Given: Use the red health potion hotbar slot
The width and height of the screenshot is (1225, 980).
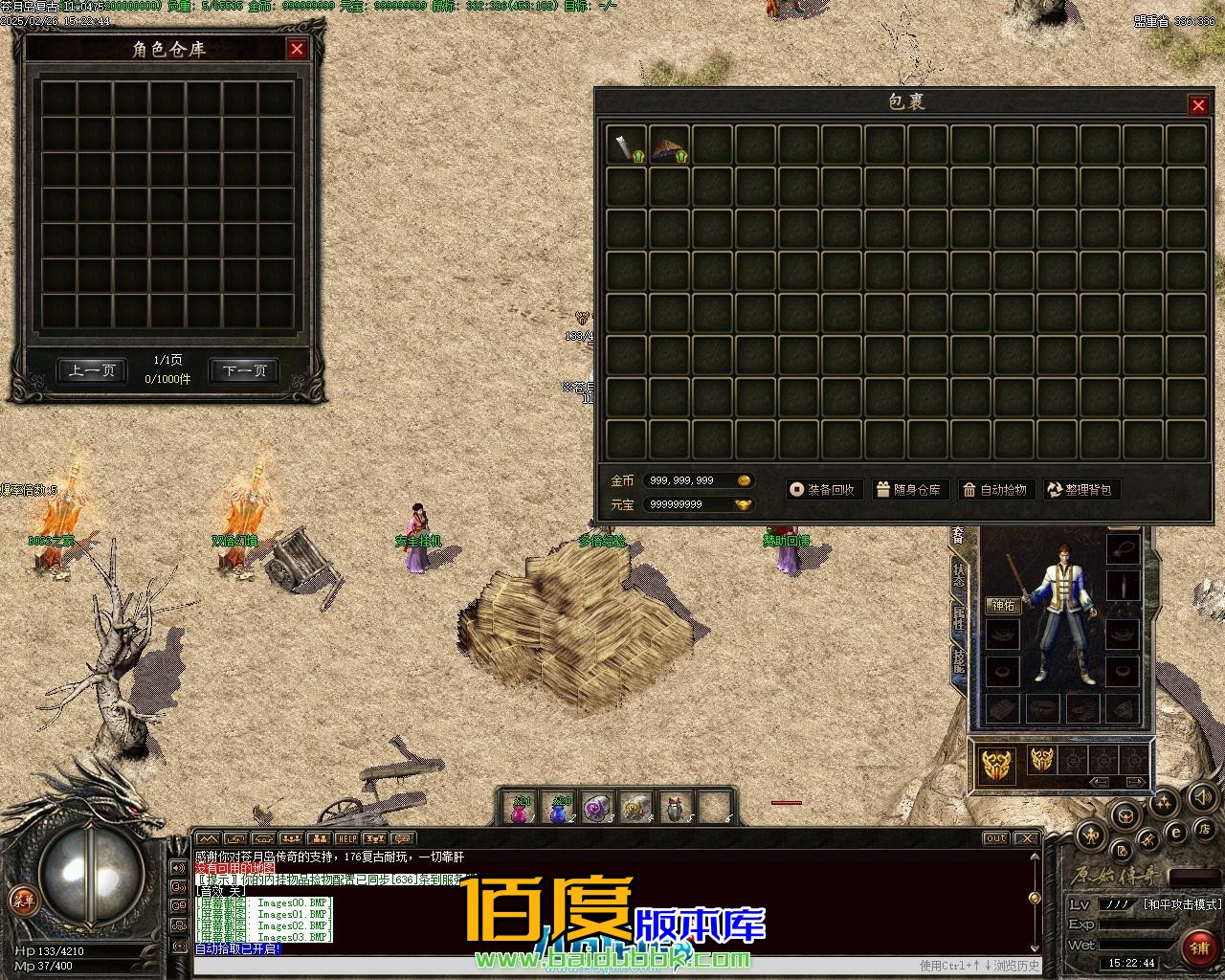Looking at the screenshot, I should click(x=520, y=811).
